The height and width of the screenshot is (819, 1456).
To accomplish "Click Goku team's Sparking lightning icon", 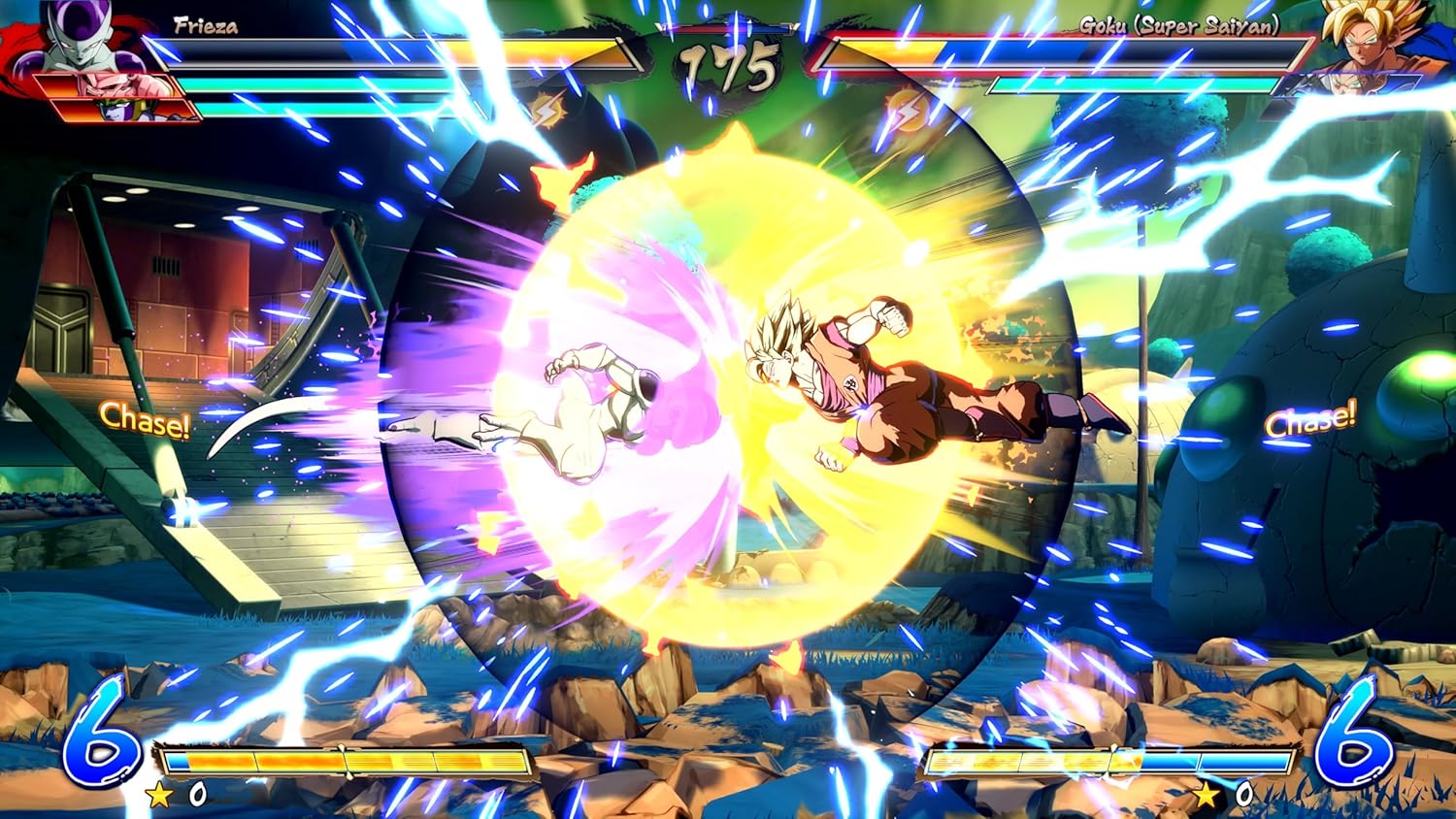I will click(907, 110).
